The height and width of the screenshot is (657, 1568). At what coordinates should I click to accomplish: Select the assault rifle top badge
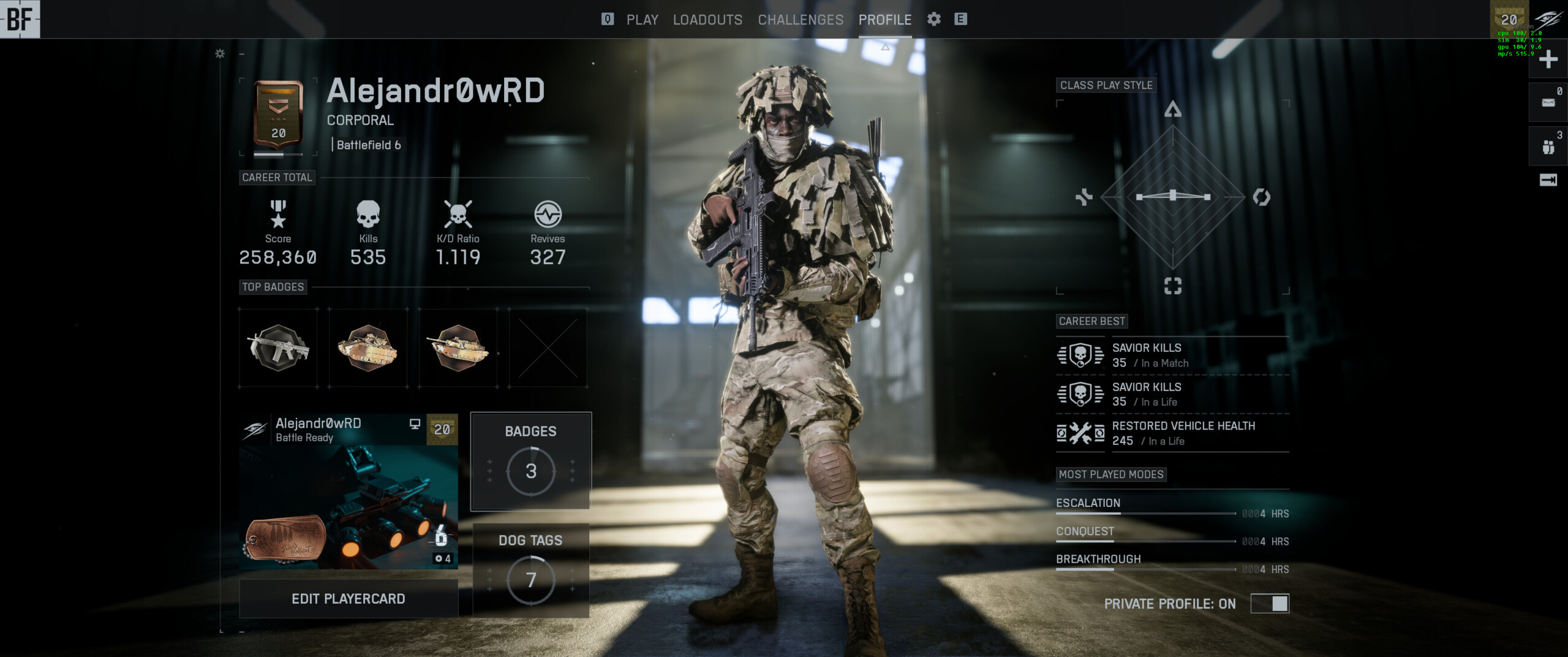pyautogui.click(x=278, y=347)
